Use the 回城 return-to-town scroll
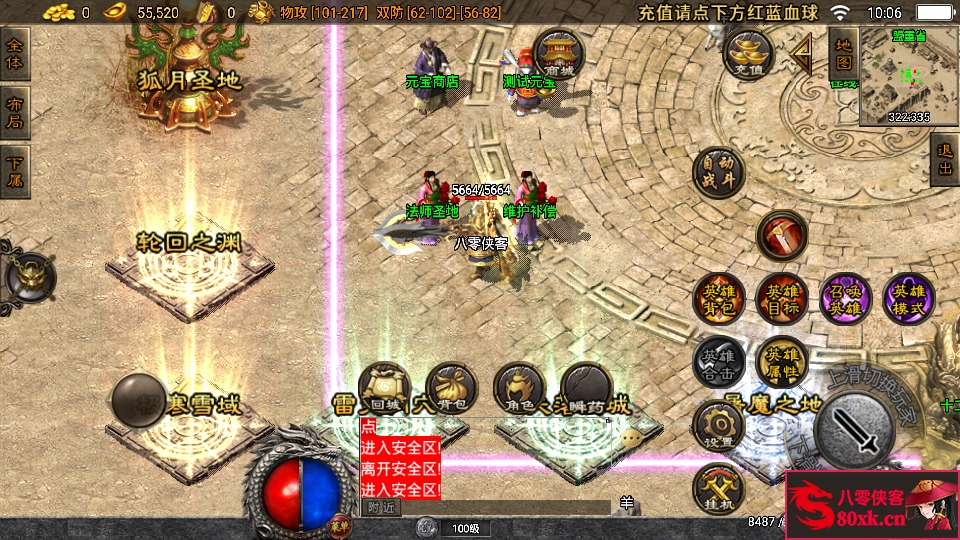This screenshot has width=960, height=540. (384, 390)
